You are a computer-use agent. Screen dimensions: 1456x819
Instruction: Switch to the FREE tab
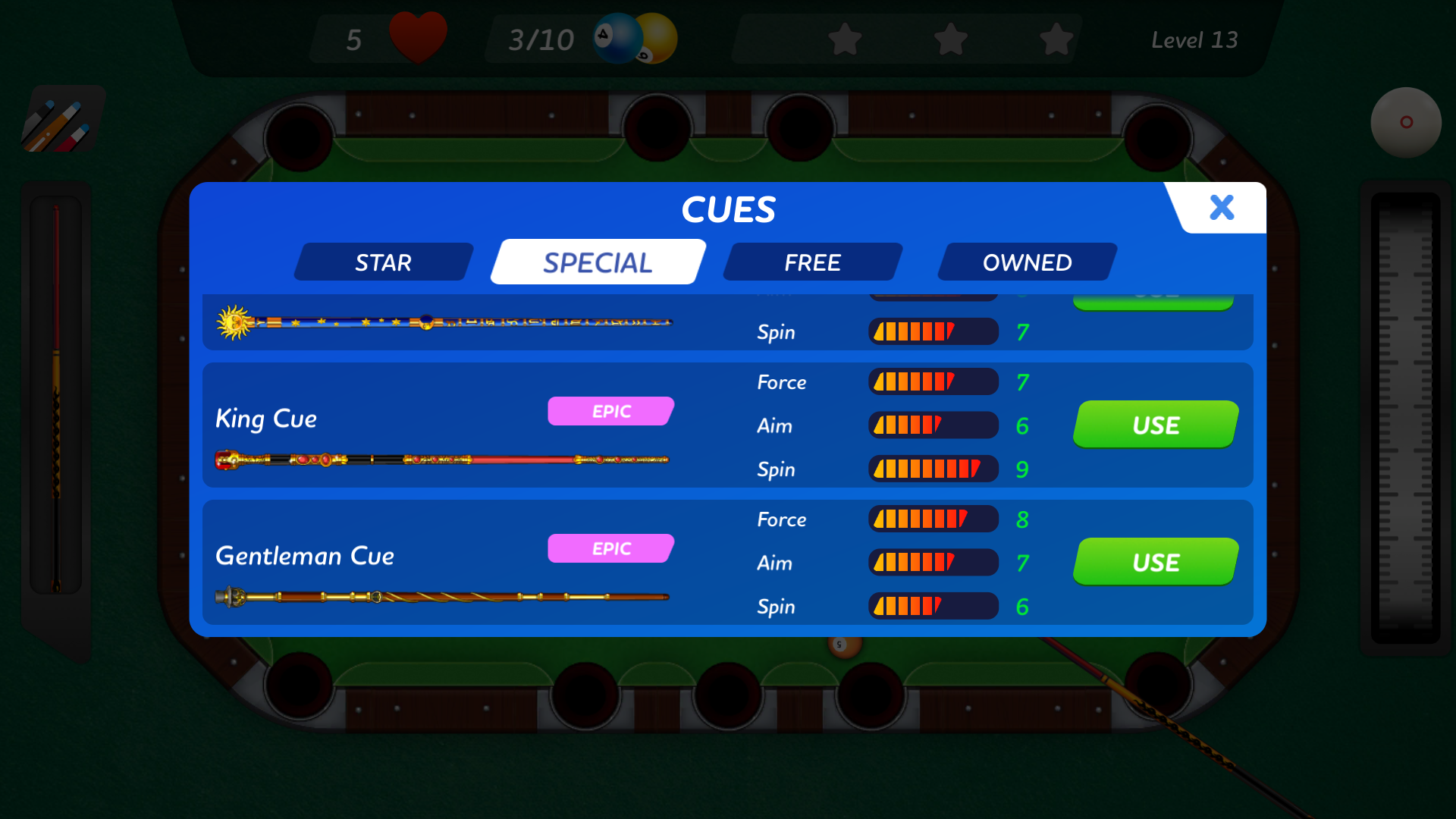click(x=811, y=262)
